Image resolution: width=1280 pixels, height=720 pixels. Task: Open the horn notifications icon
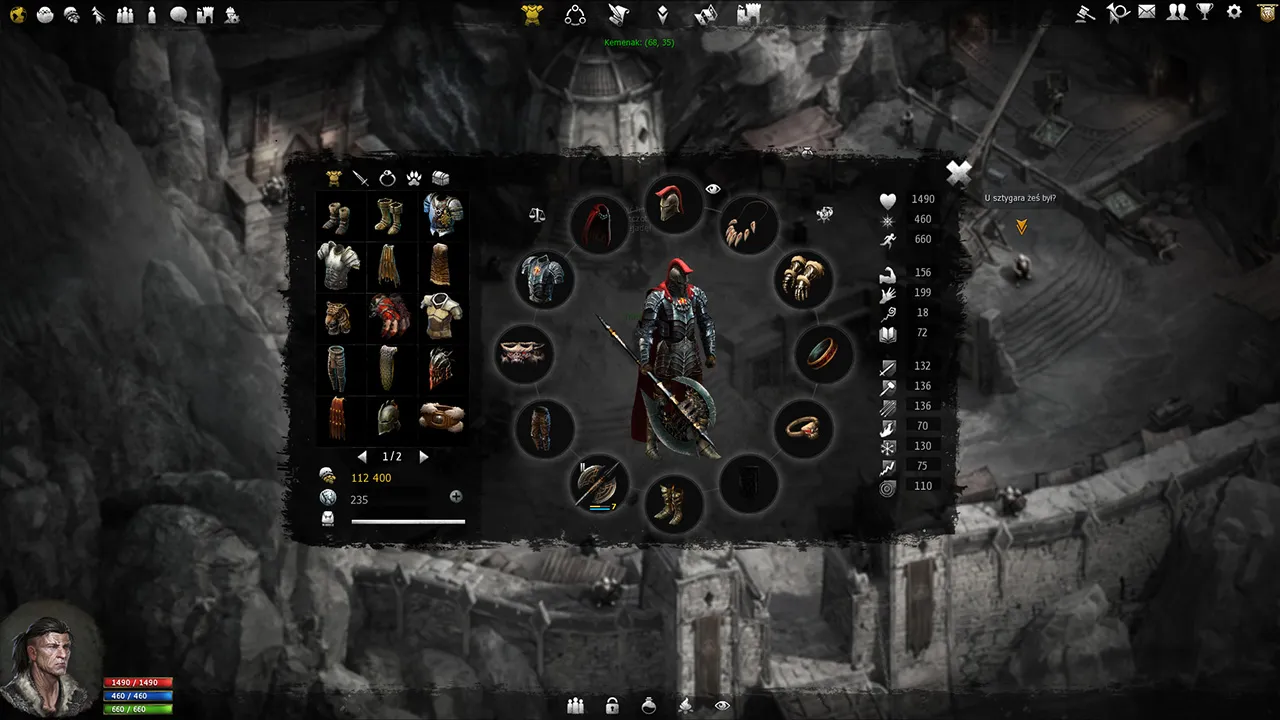click(x=1118, y=14)
